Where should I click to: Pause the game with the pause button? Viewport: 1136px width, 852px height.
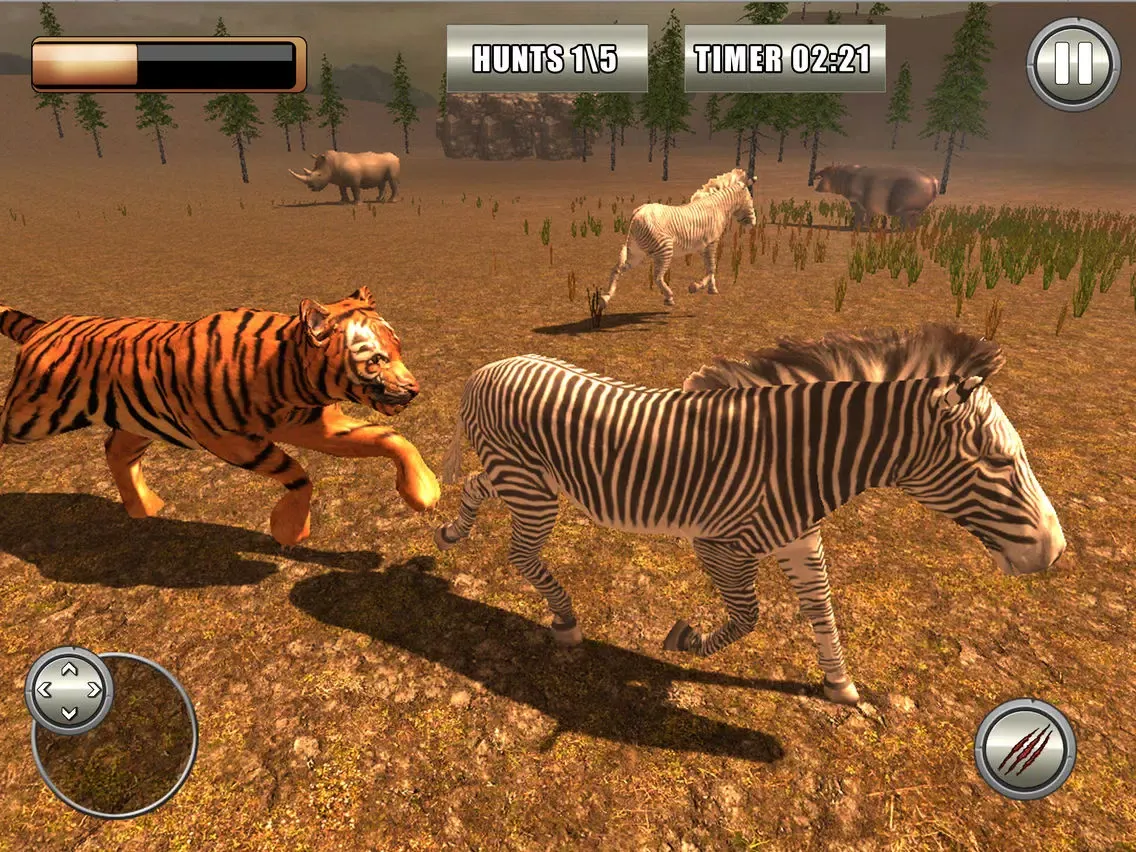coord(1073,63)
